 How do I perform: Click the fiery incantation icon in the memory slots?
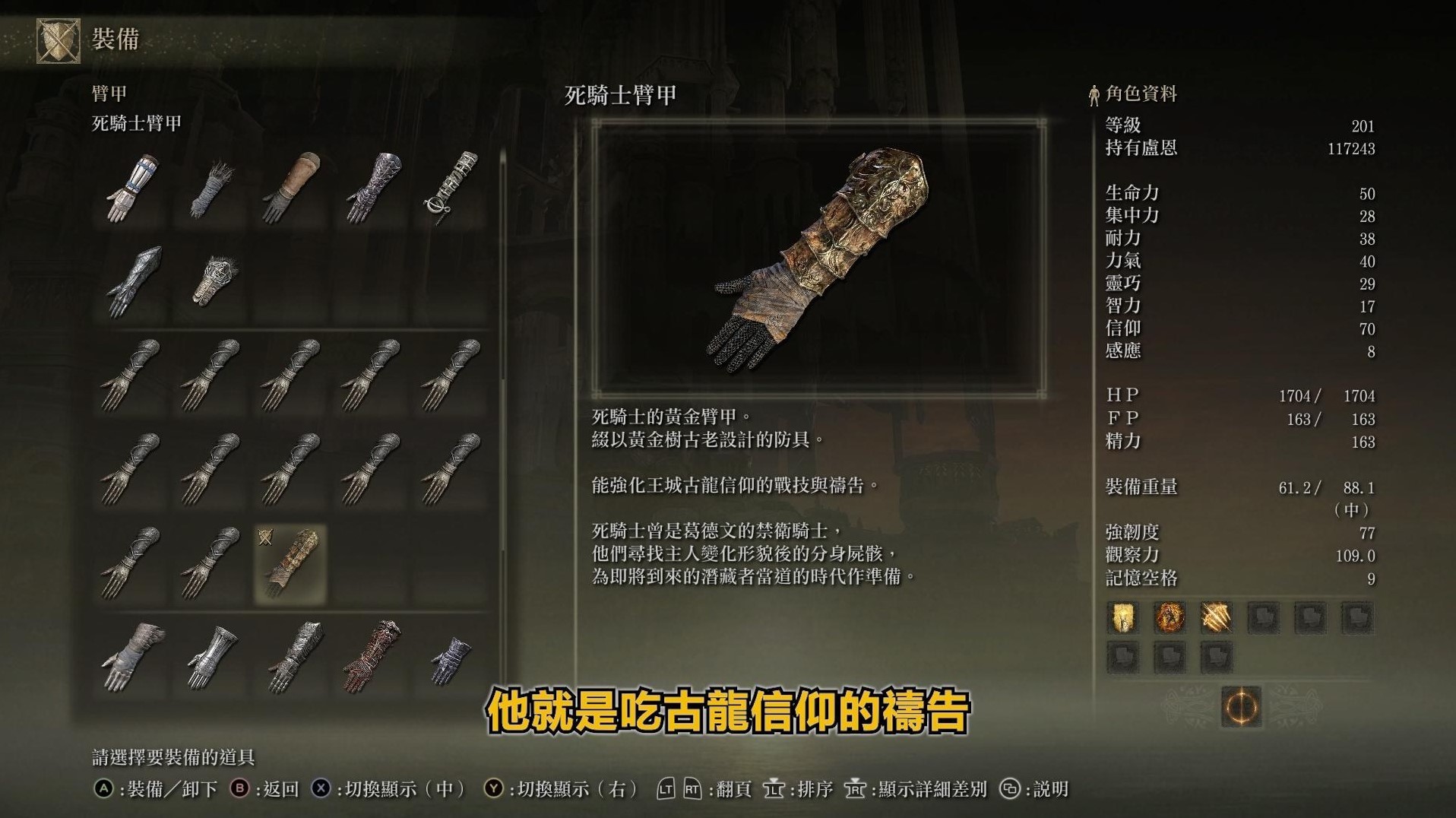pos(1170,618)
